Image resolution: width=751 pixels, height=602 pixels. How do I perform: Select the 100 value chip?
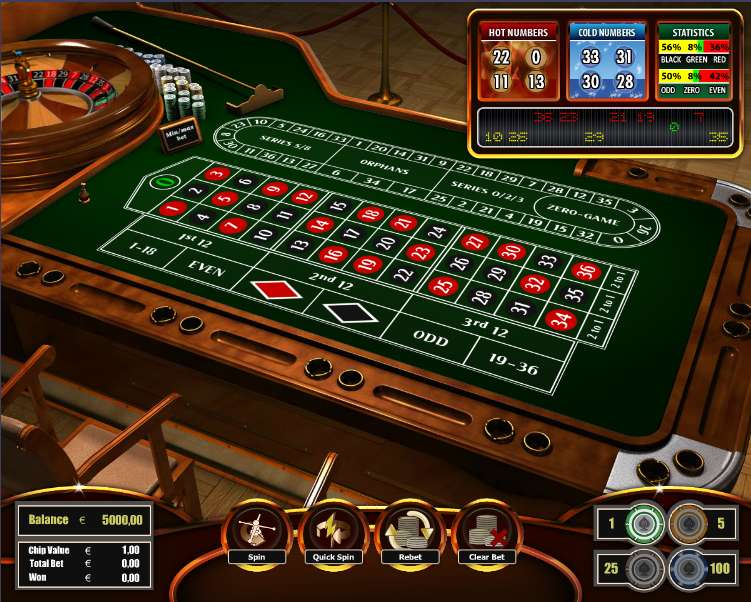(689, 568)
